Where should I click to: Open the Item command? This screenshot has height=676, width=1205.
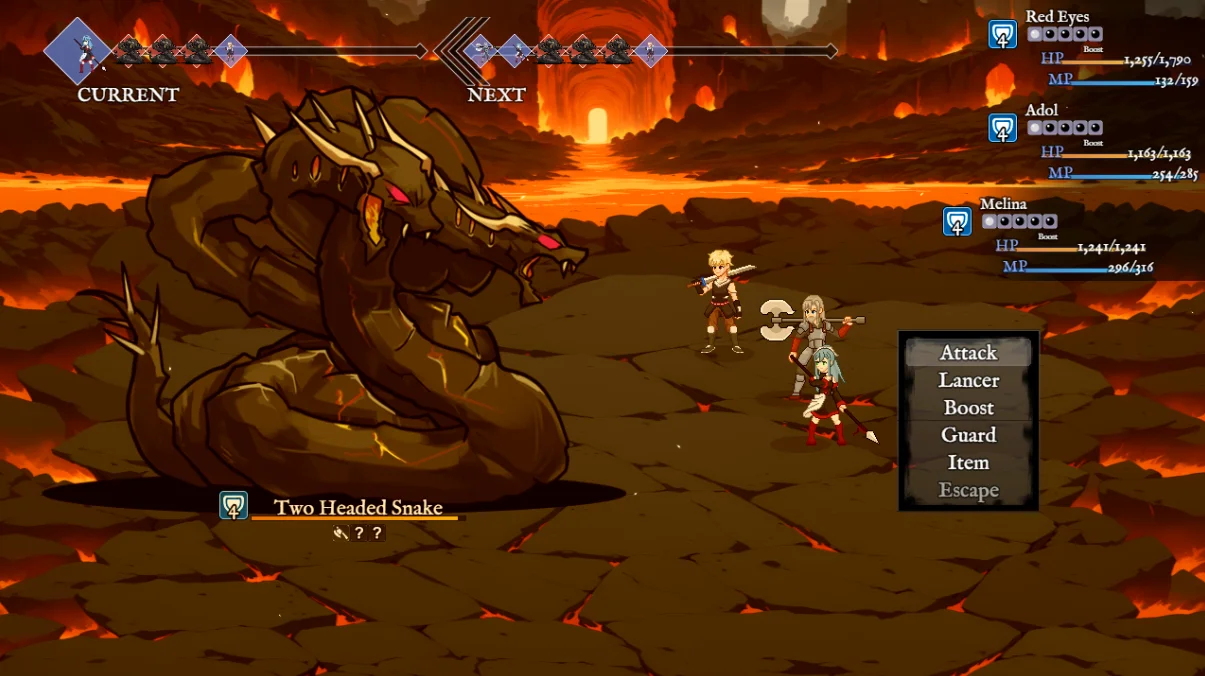click(968, 463)
